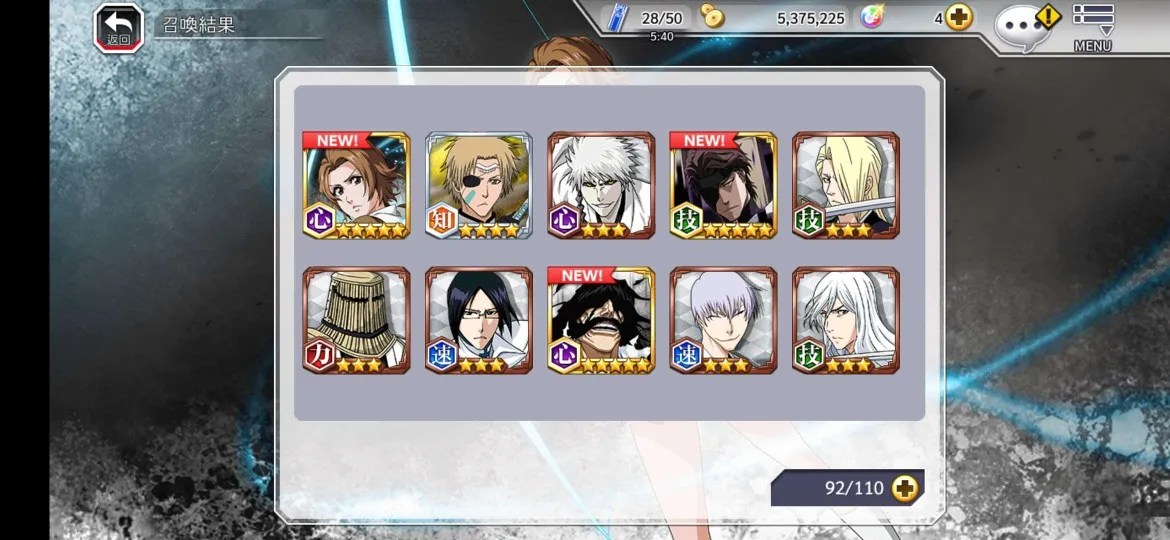Open the chat speech bubble notifications

1024,26
